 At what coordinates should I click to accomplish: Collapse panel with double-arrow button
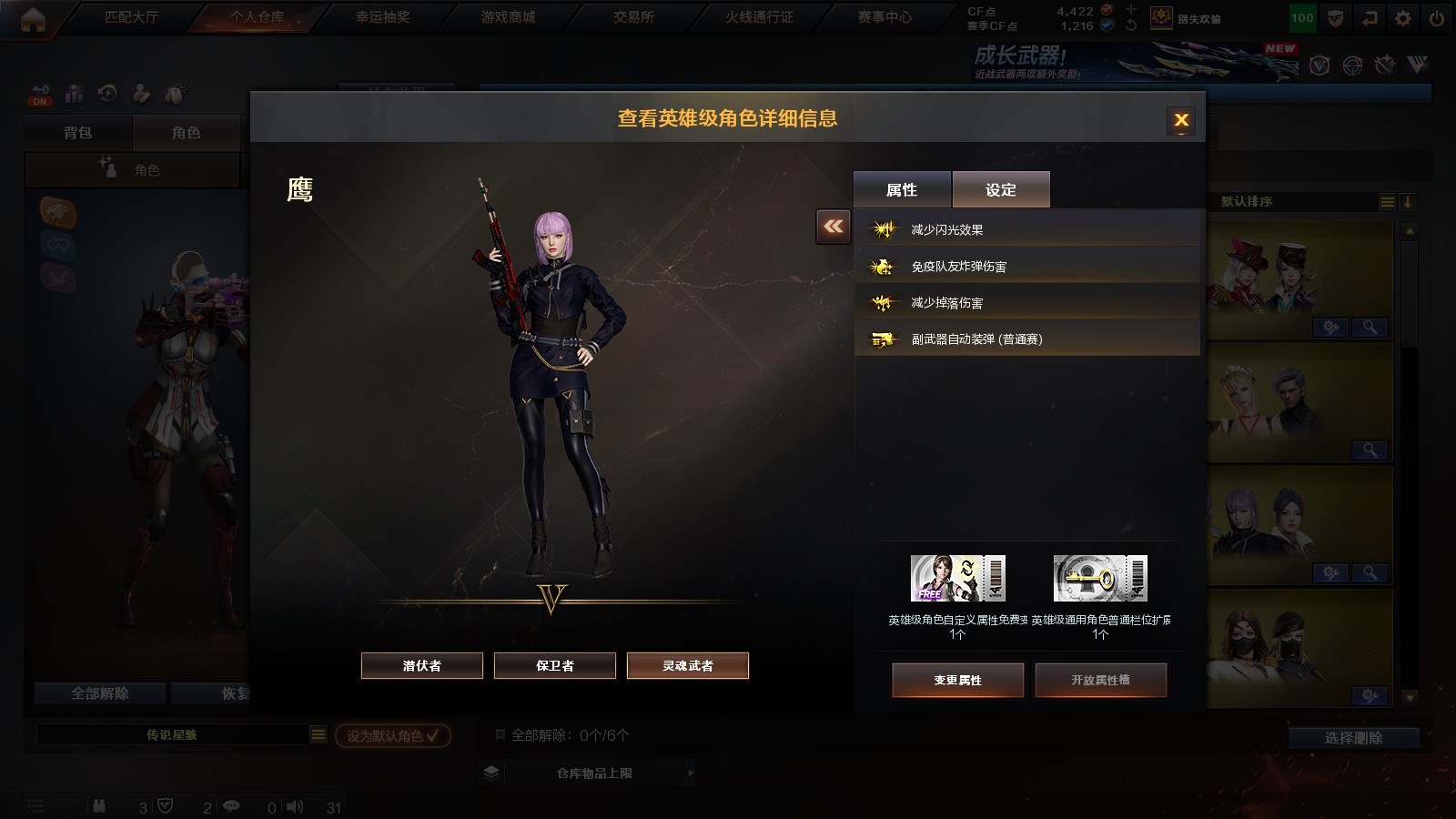pos(834,227)
